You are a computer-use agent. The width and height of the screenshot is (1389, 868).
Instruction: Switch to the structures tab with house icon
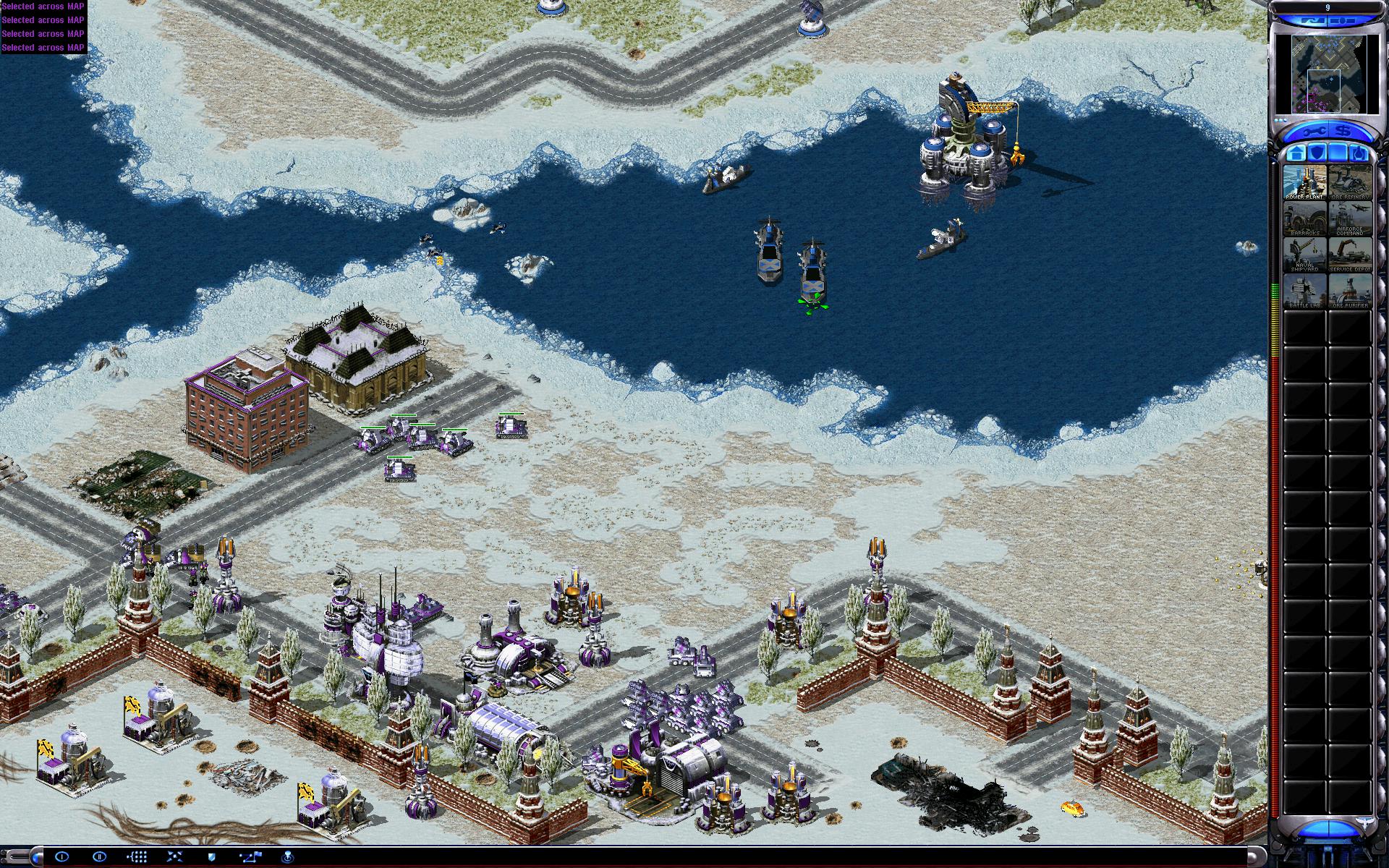coord(1296,153)
